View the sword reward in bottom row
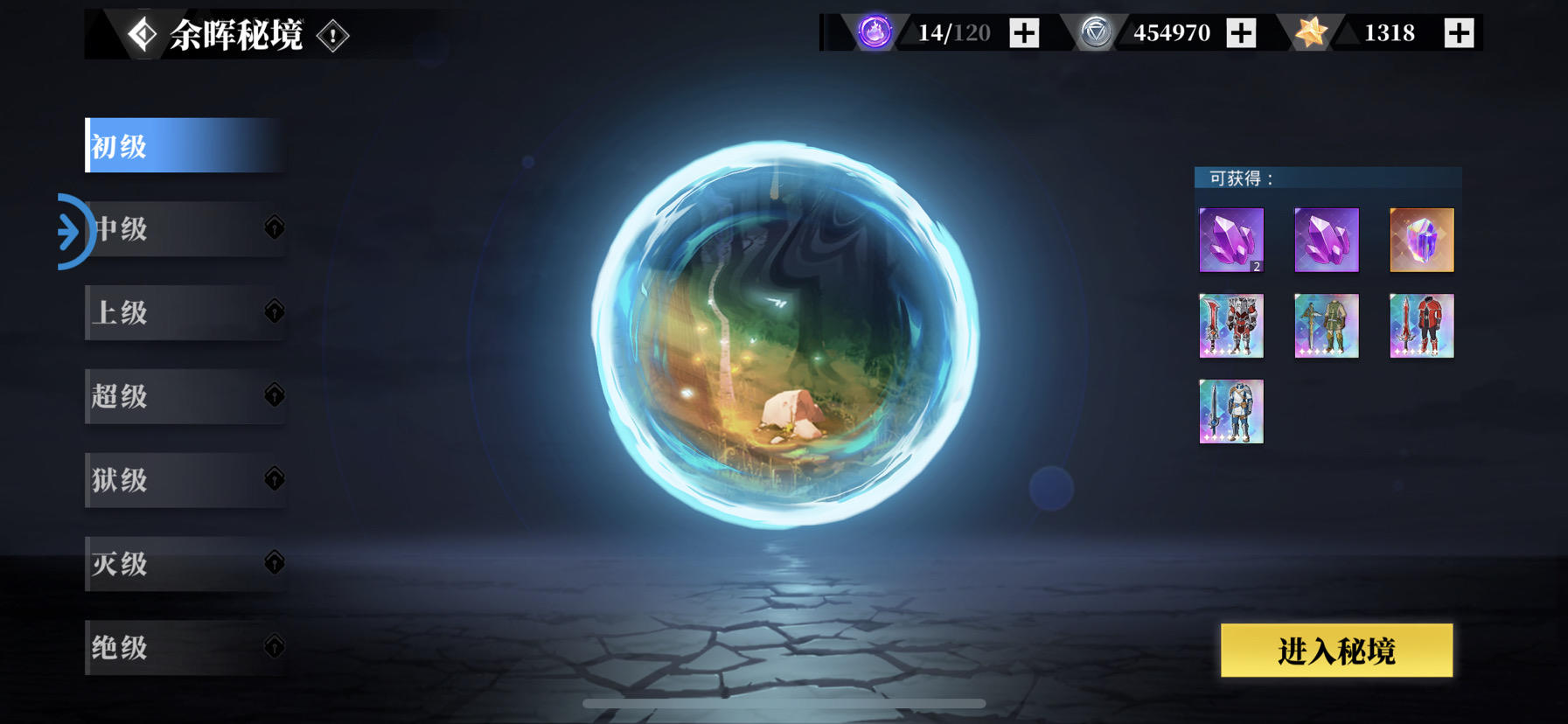1568x724 pixels. (1231, 411)
